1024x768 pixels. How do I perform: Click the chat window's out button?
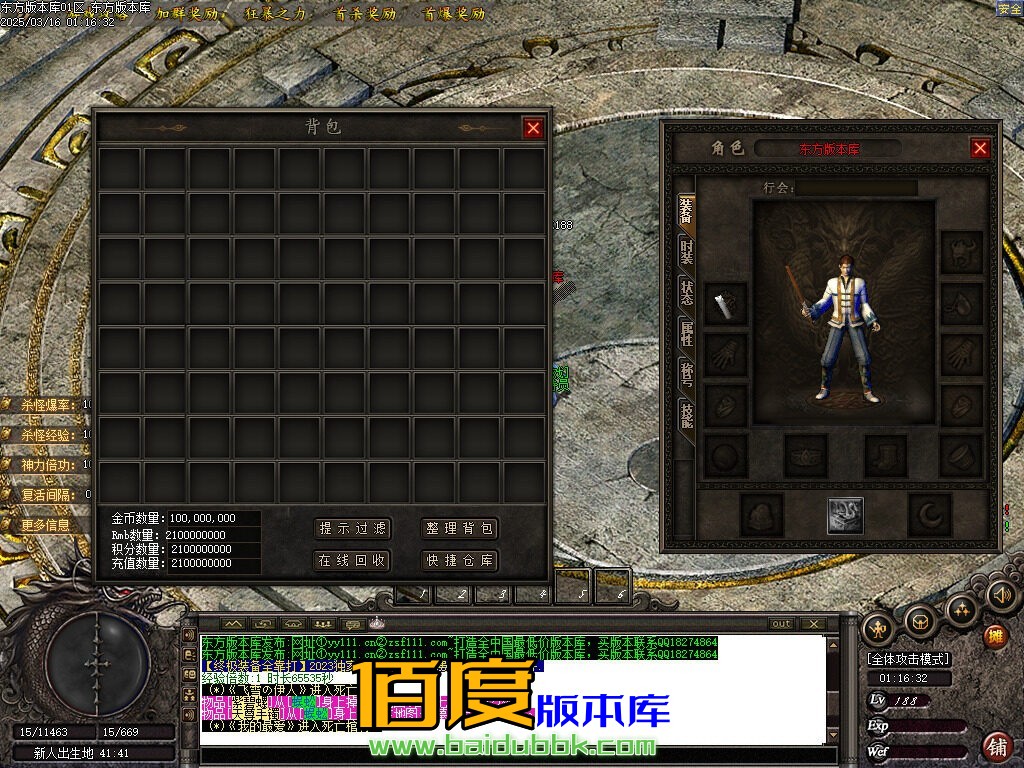coord(781,624)
